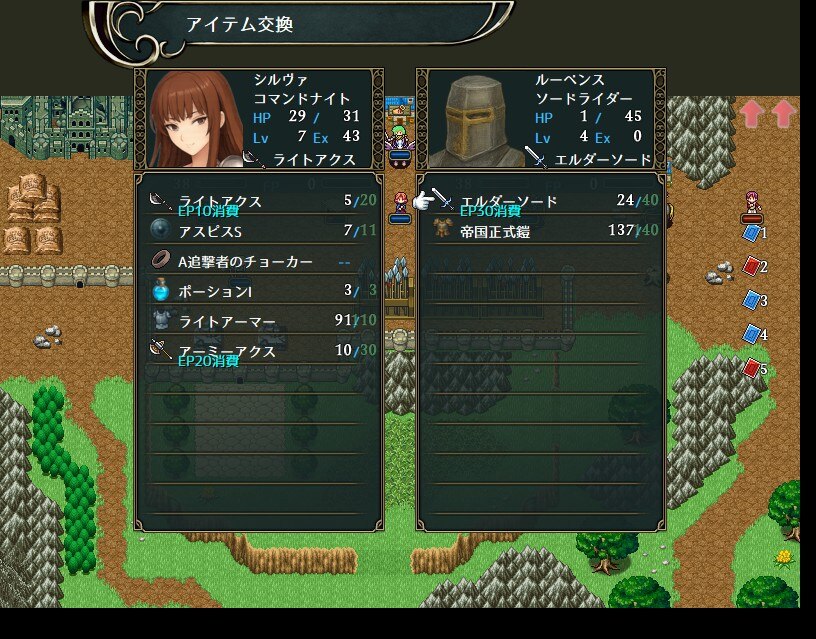
Task: Click ルーベンス's helmeted knight portrait
Action: tap(474, 119)
